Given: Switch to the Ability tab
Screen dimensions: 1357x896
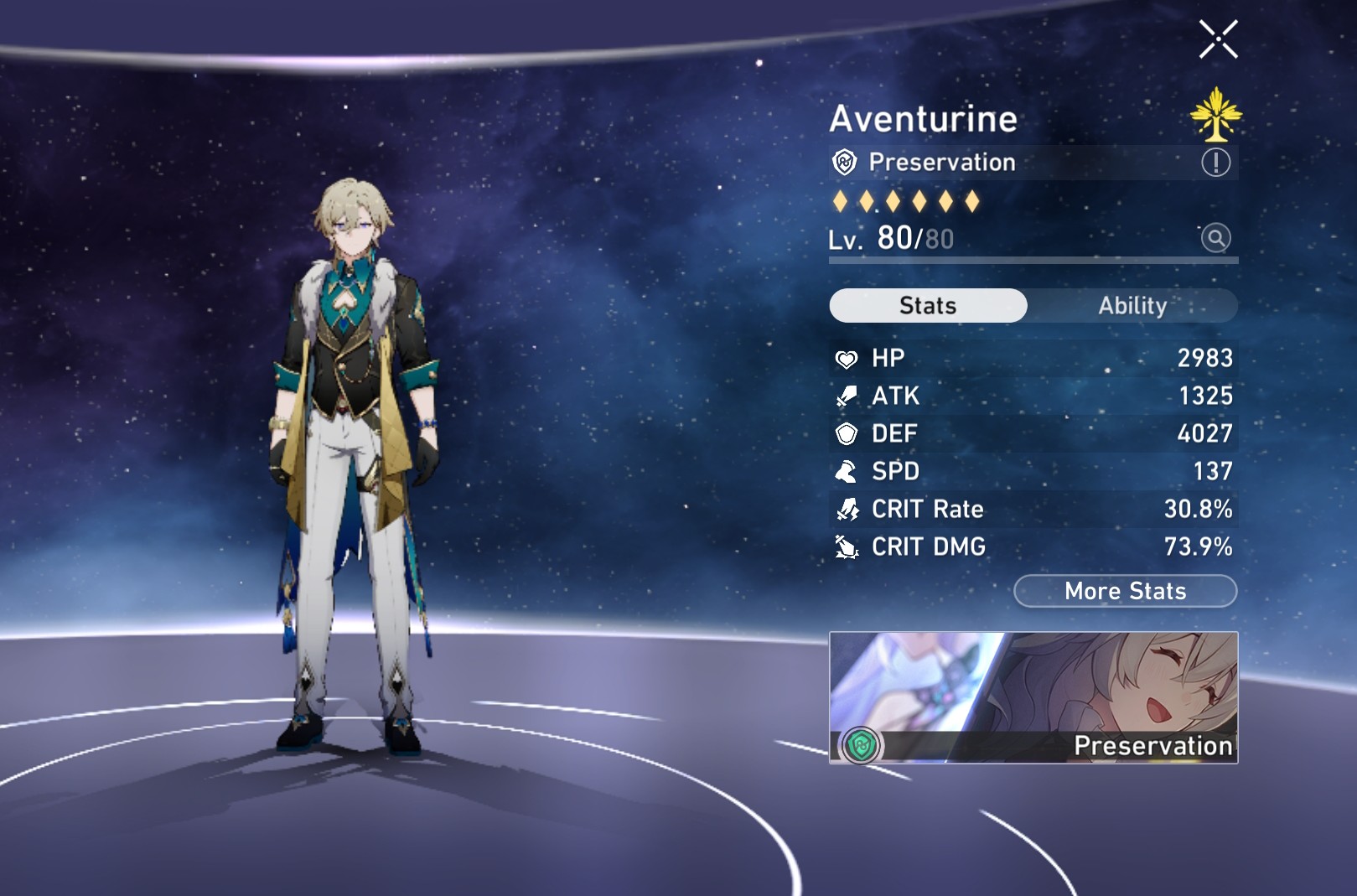Looking at the screenshot, I should pyautogui.click(x=1133, y=306).
